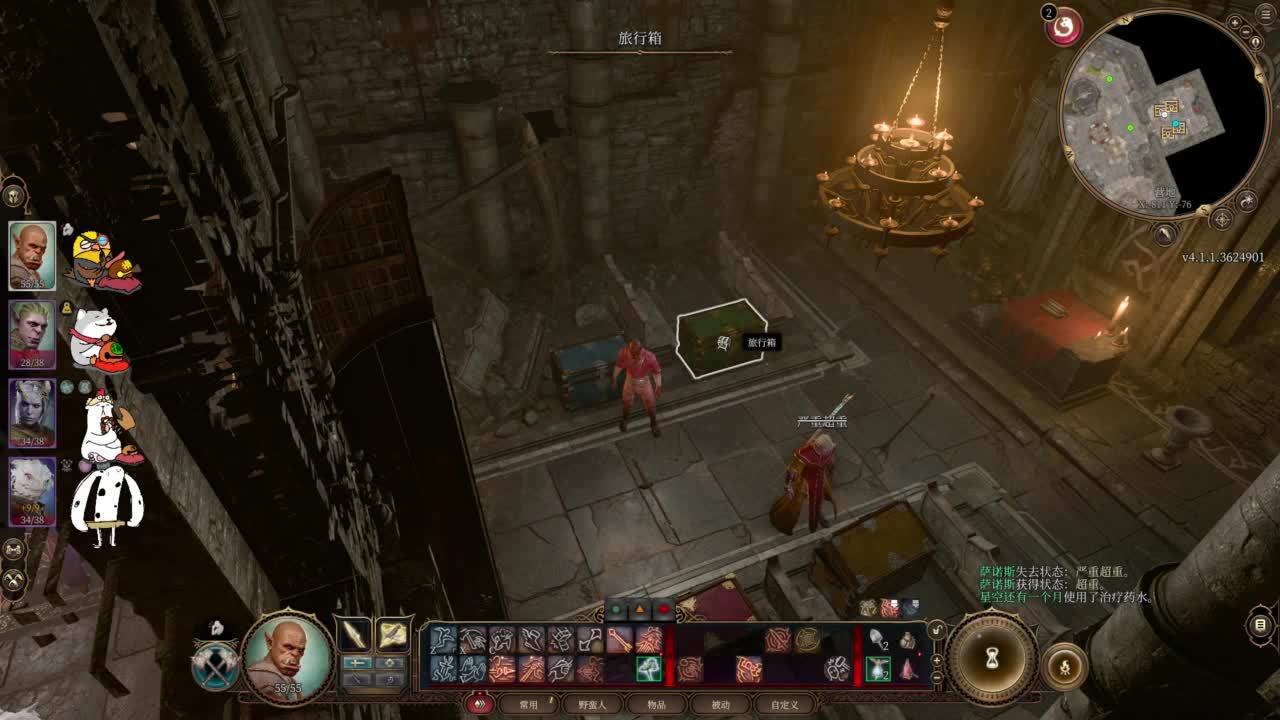Switch to the 常用 hotbar tab
The width and height of the screenshot is (1280, 720).
(x=528, y=704)
